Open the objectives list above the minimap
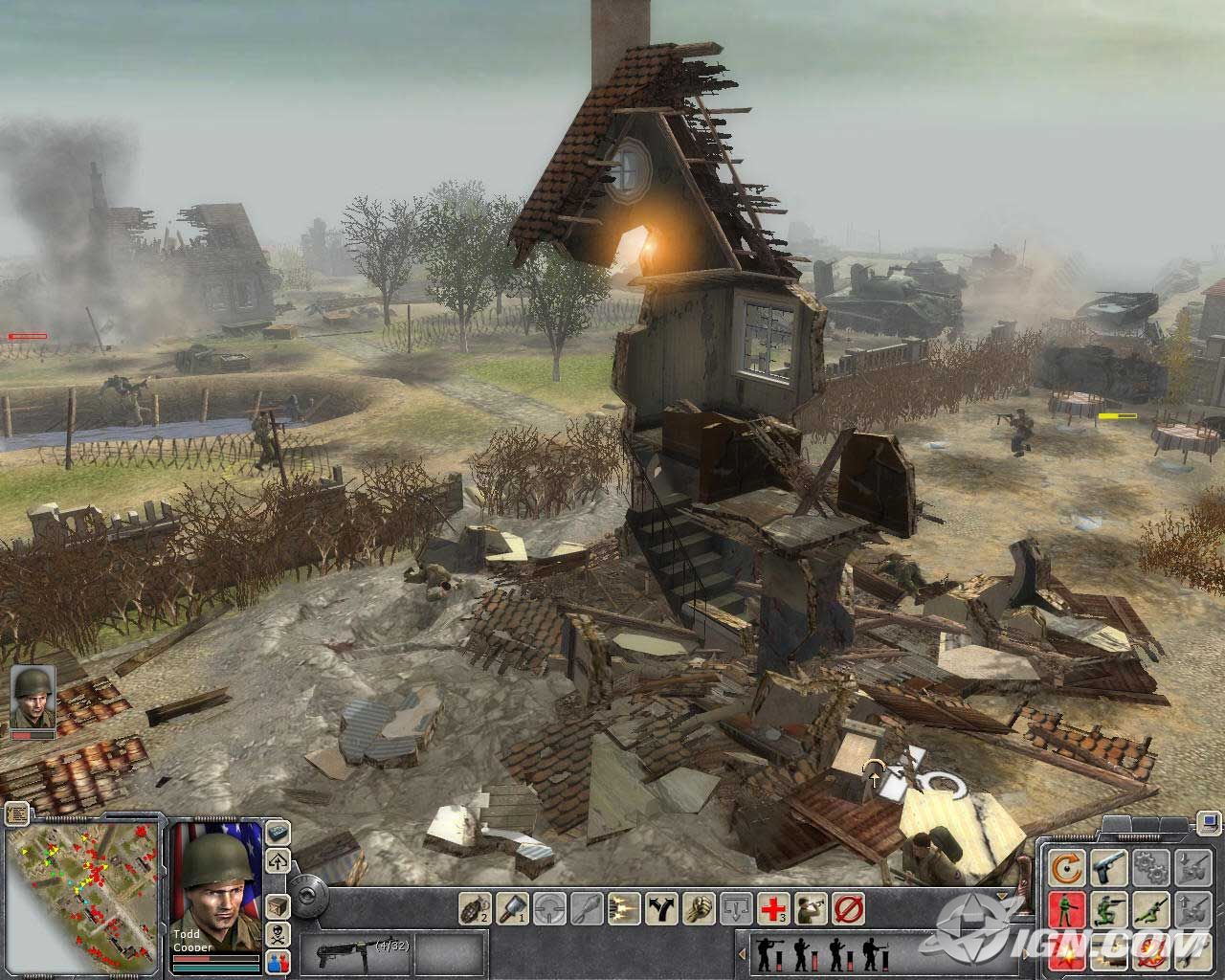The width and height of the screenshot is (1225, 980). click(15, 814)
